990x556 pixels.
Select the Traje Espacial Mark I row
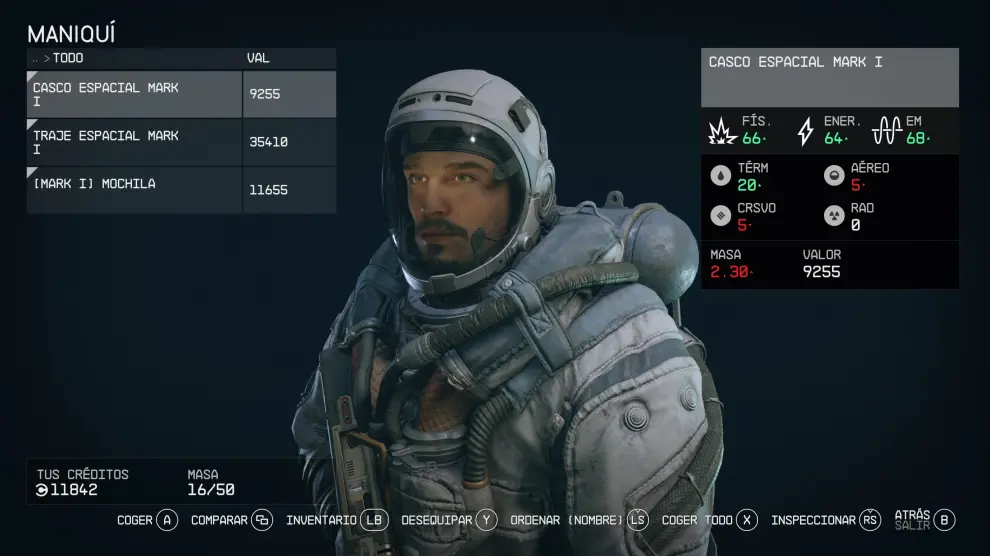click(x=135, y=142)
